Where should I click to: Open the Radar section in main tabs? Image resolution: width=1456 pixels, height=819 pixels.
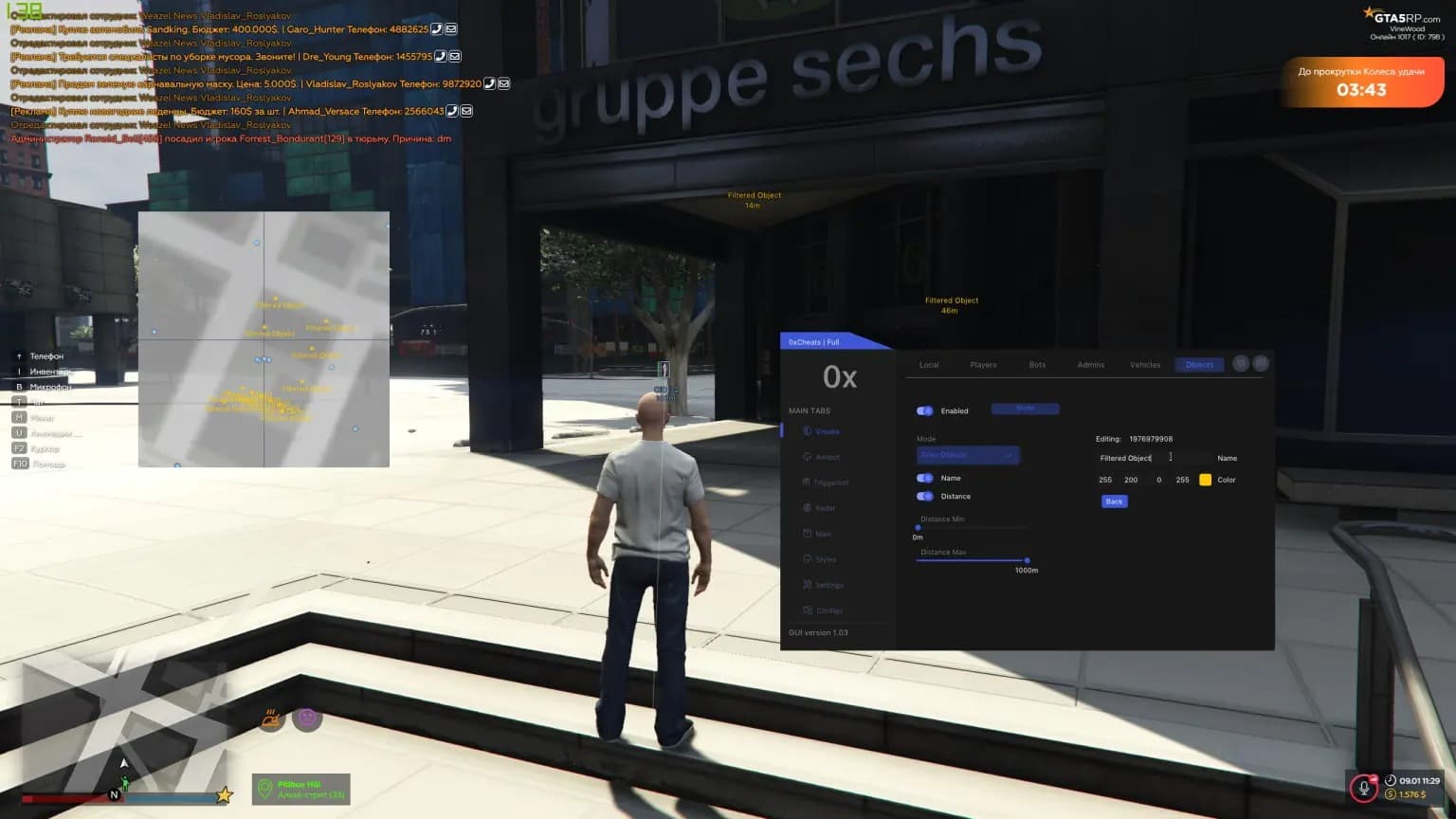click(x=825, y=508)
